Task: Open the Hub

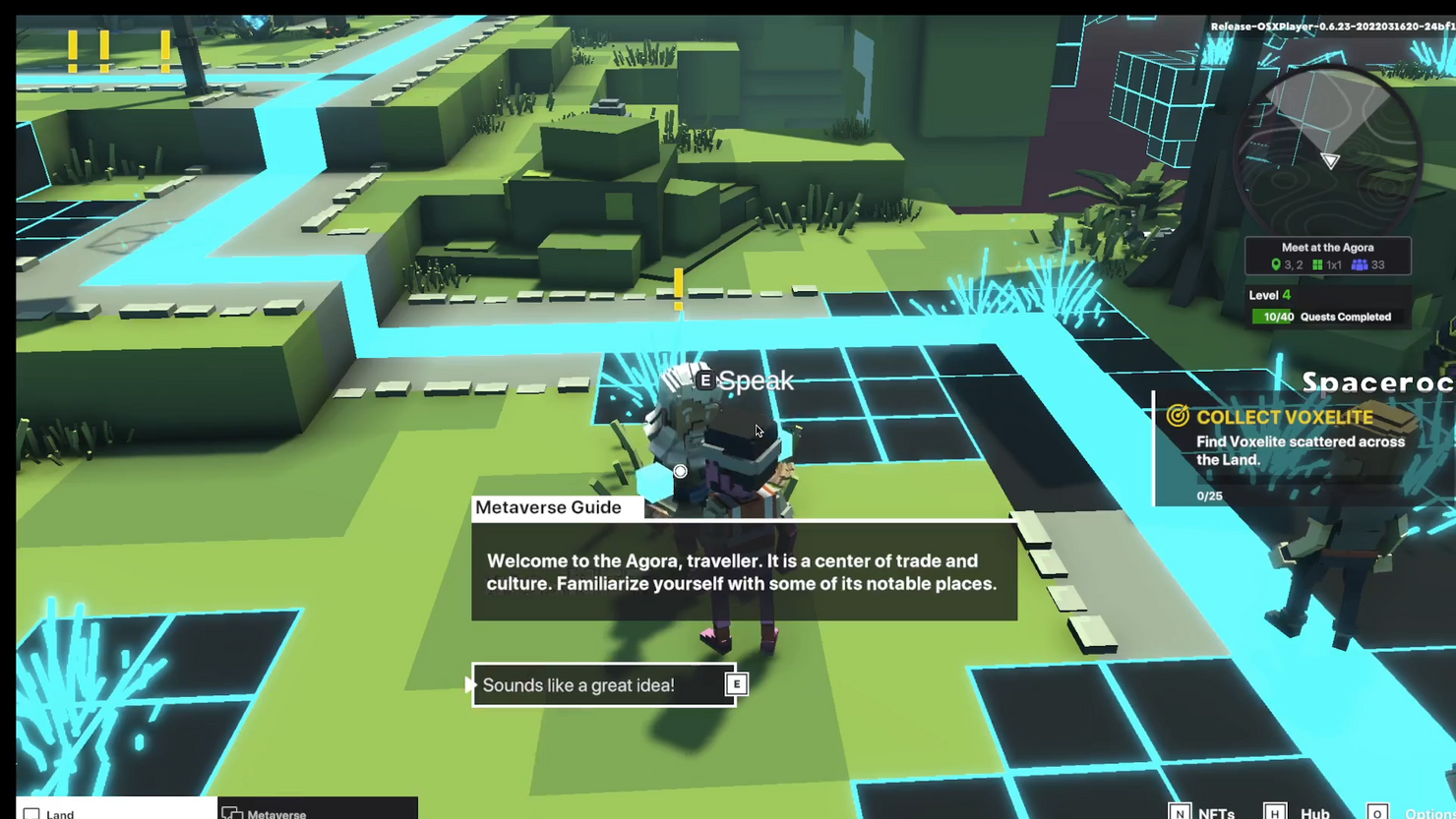Action: coord(1314,813)
